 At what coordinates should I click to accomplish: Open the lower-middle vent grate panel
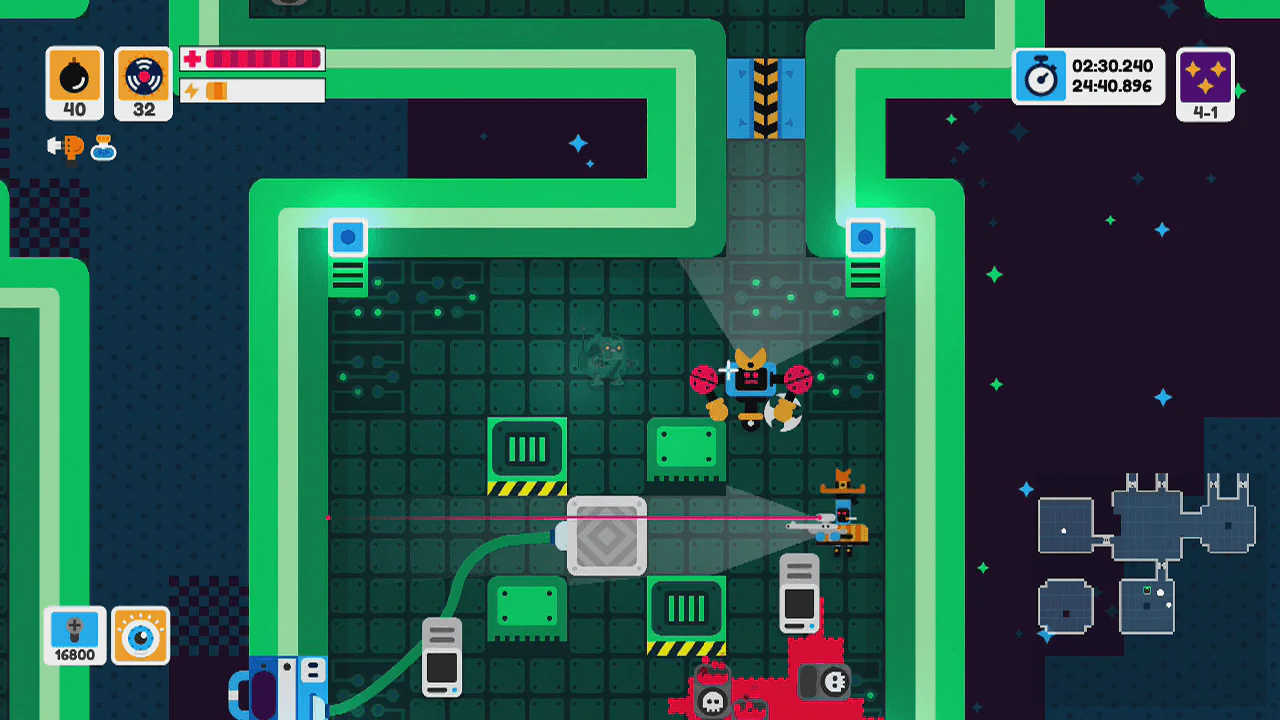click(686, 607)
